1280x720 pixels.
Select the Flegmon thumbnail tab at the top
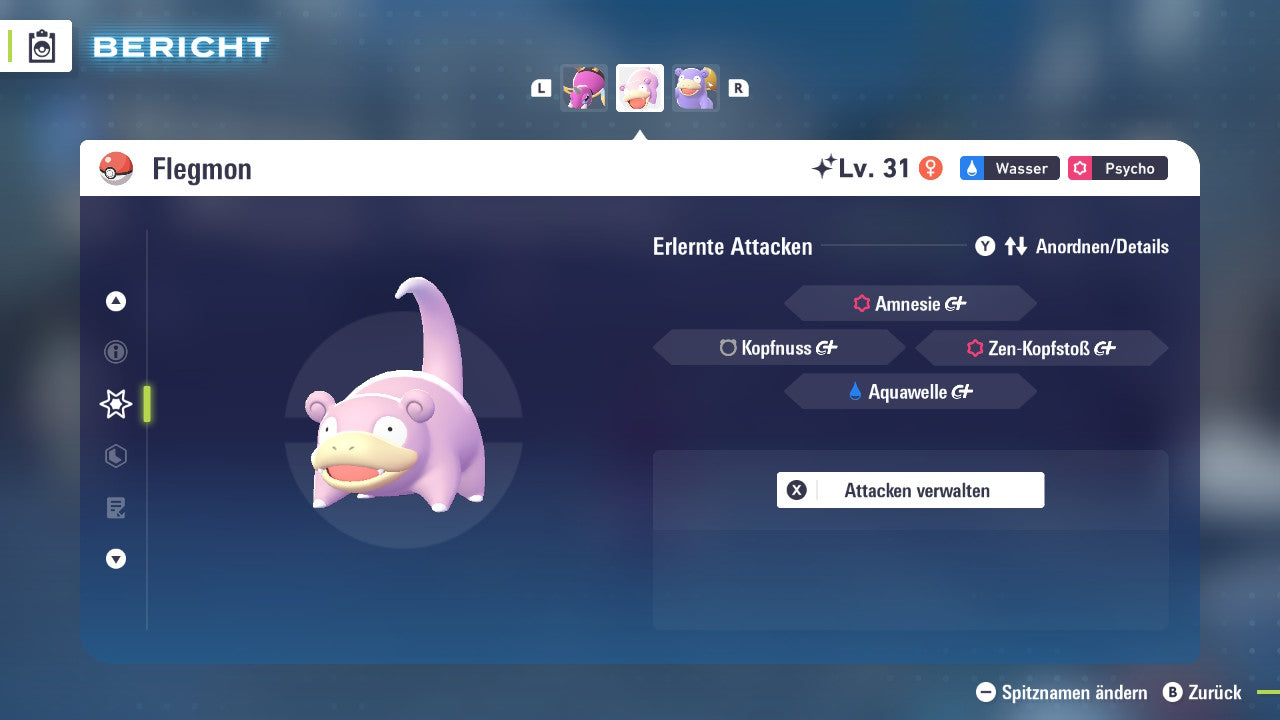tap(639, 87)
